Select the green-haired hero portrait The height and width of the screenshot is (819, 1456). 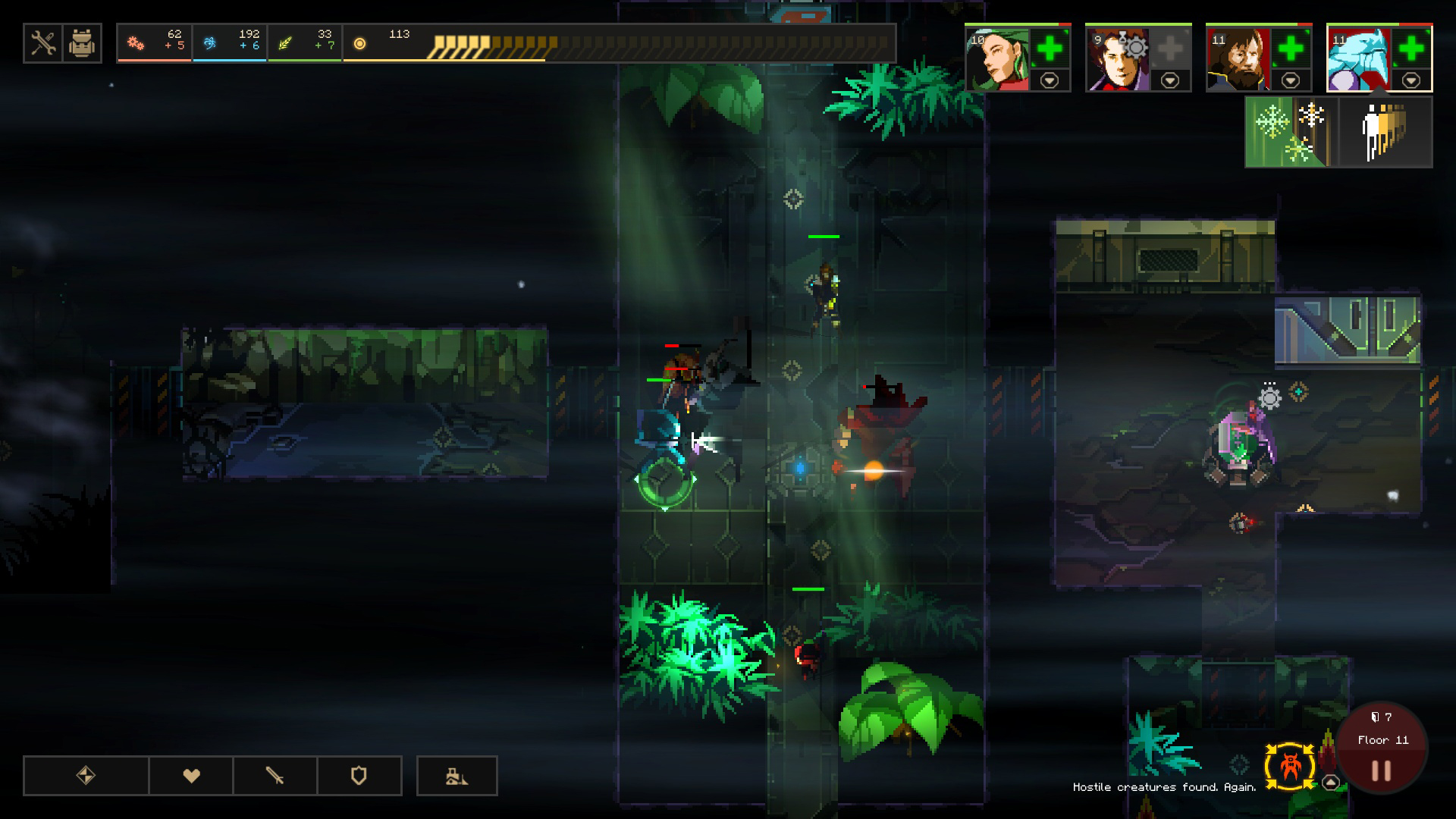[x=997, y=59]
